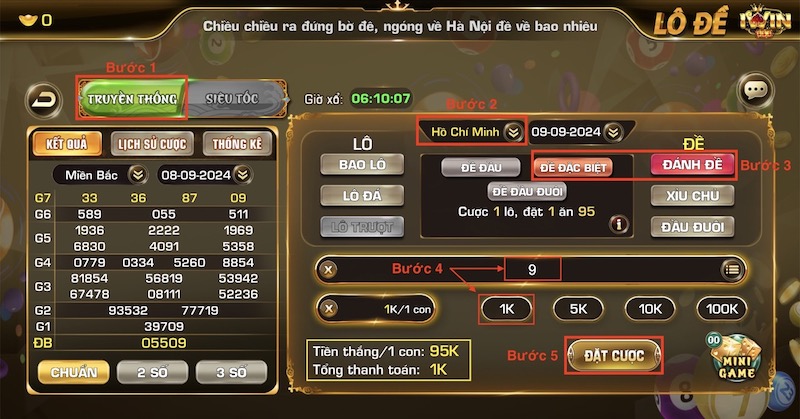Choose the 100K bet chip
Screen dimensions: 800x419
click(721, 309)
